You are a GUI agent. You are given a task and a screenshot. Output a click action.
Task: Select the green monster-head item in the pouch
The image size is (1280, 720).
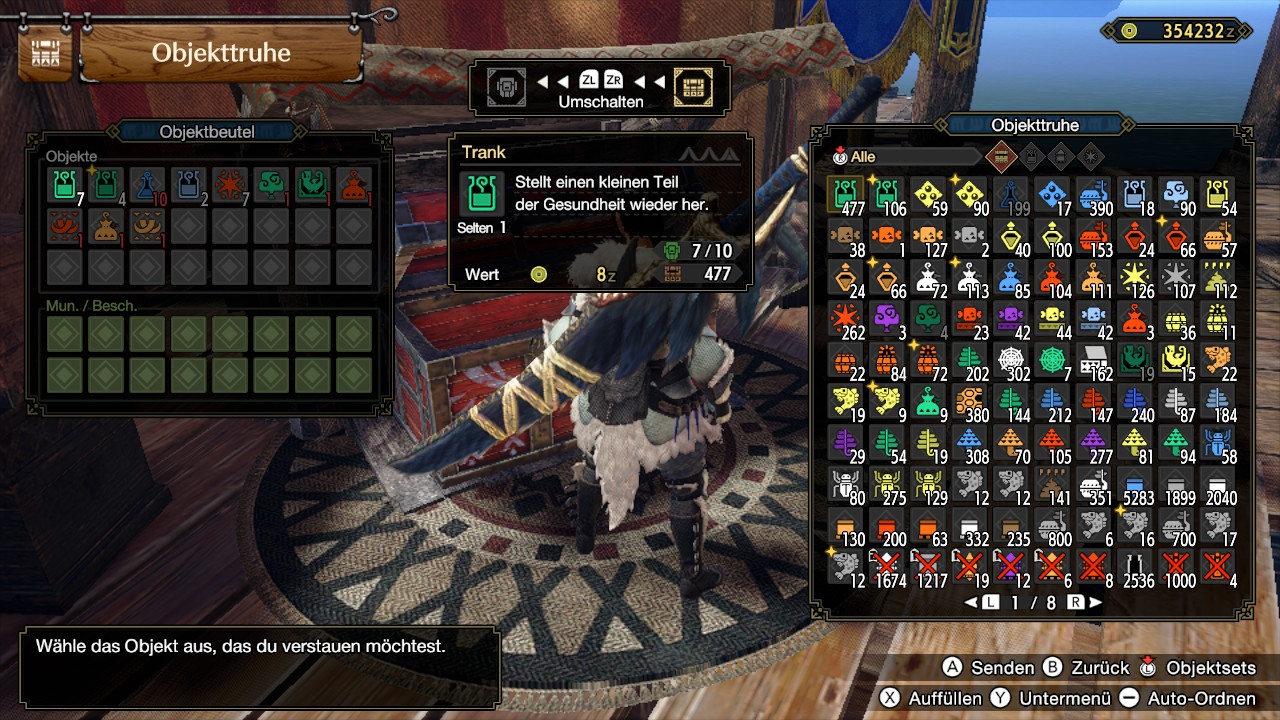coord(312,185)
